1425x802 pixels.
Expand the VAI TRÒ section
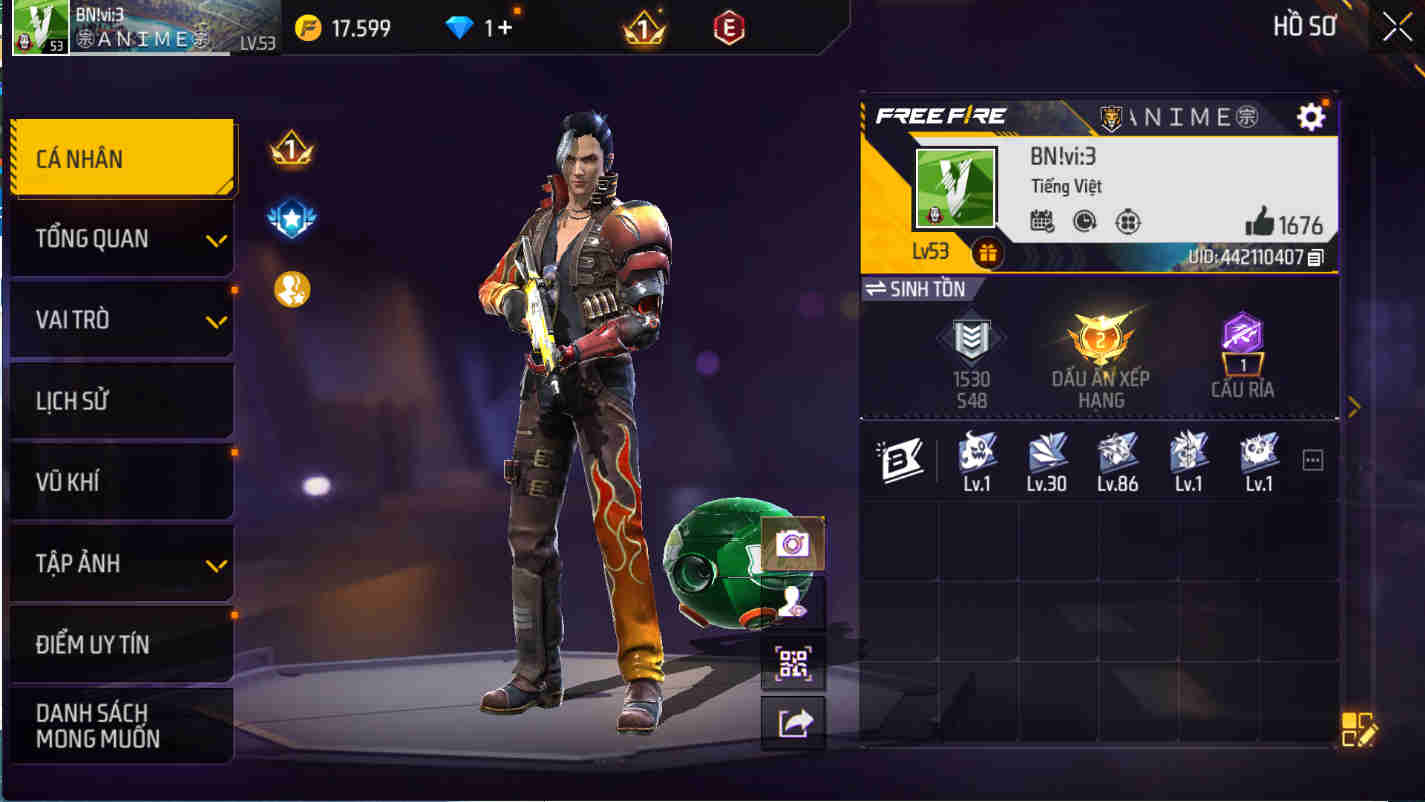pos(120,320)
